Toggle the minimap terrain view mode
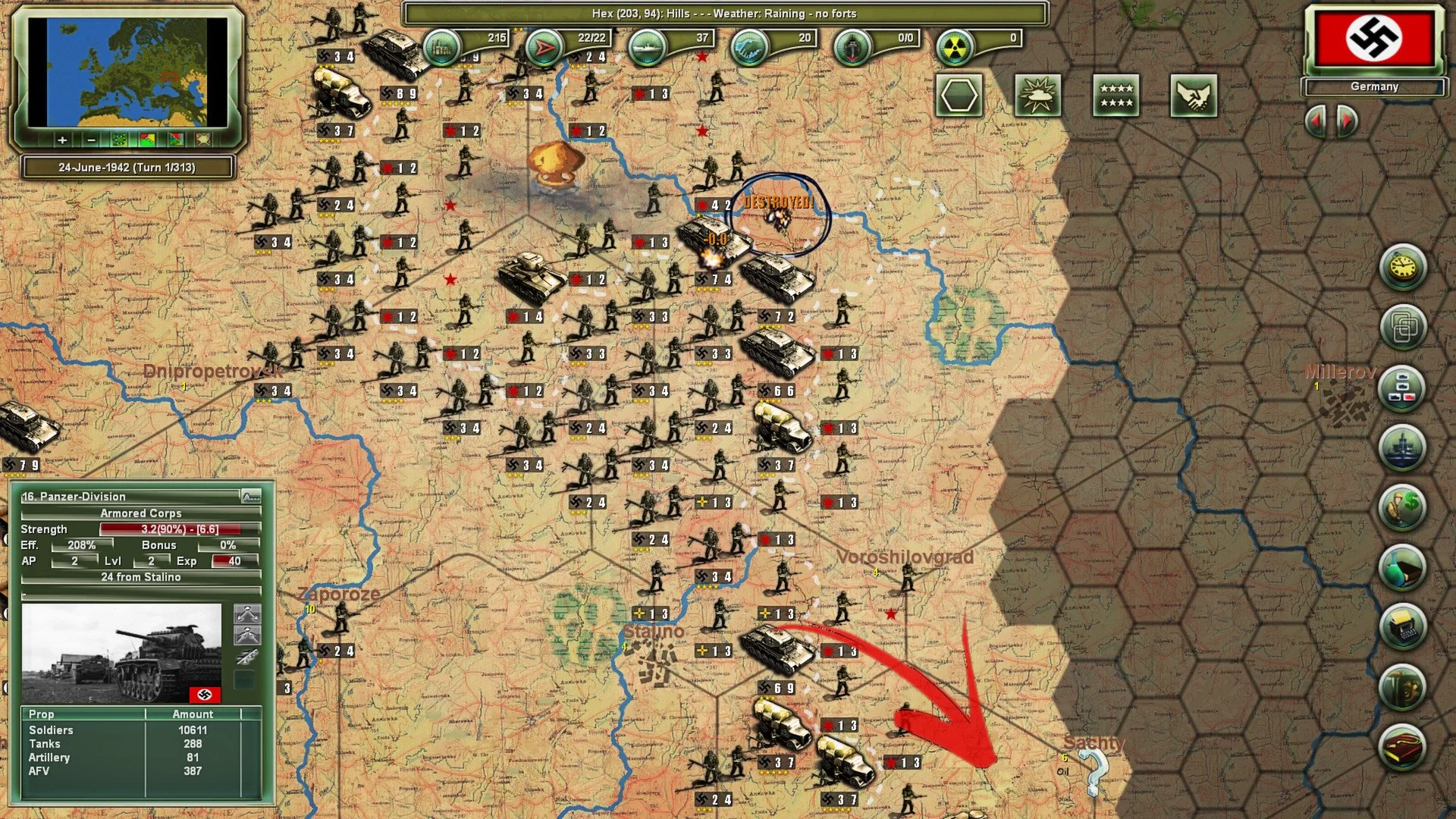This screenshot has height=819, width=1456. [x=119, y=140]
